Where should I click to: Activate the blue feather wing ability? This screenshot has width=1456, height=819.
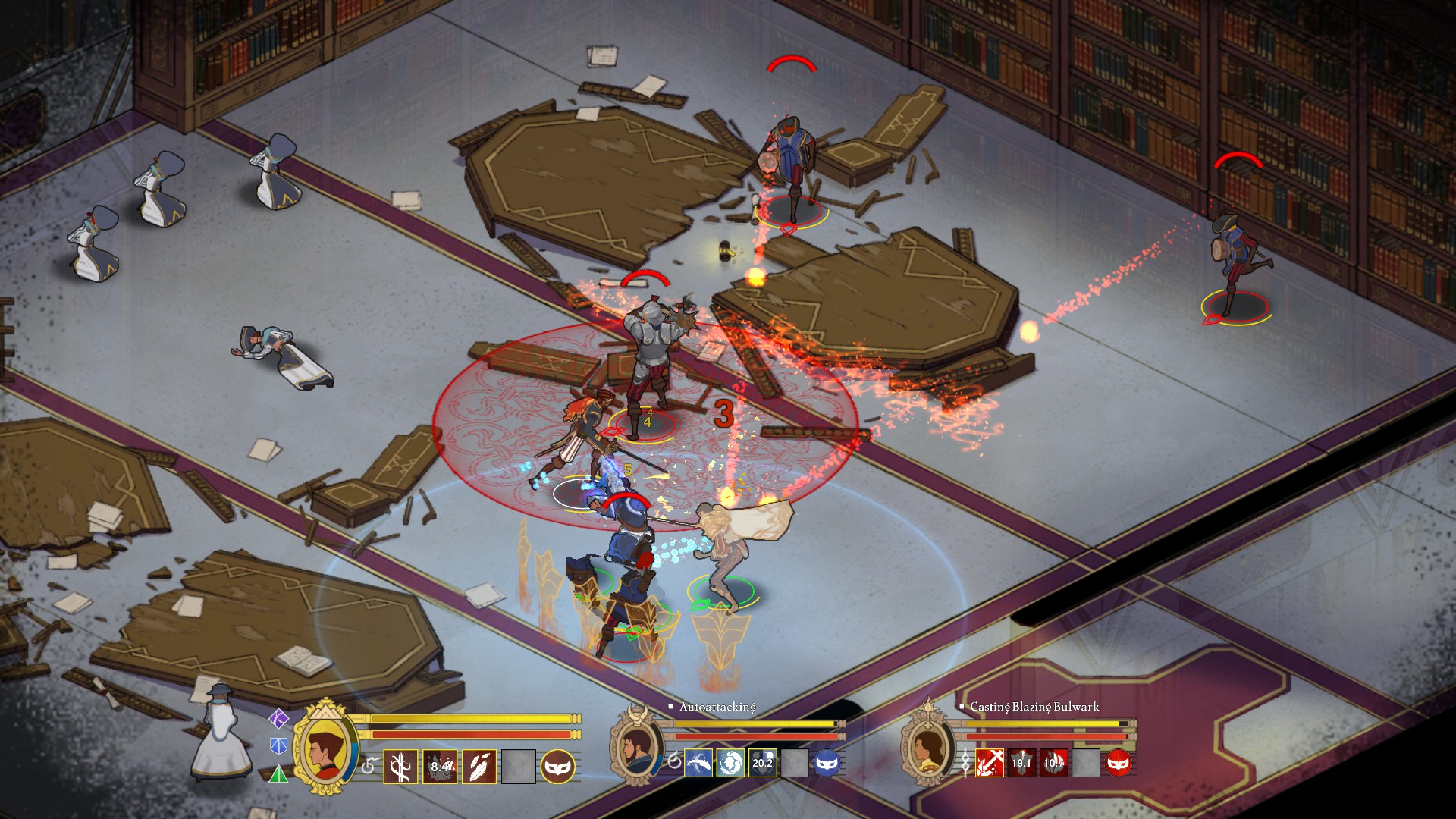[x=698, y=763]
